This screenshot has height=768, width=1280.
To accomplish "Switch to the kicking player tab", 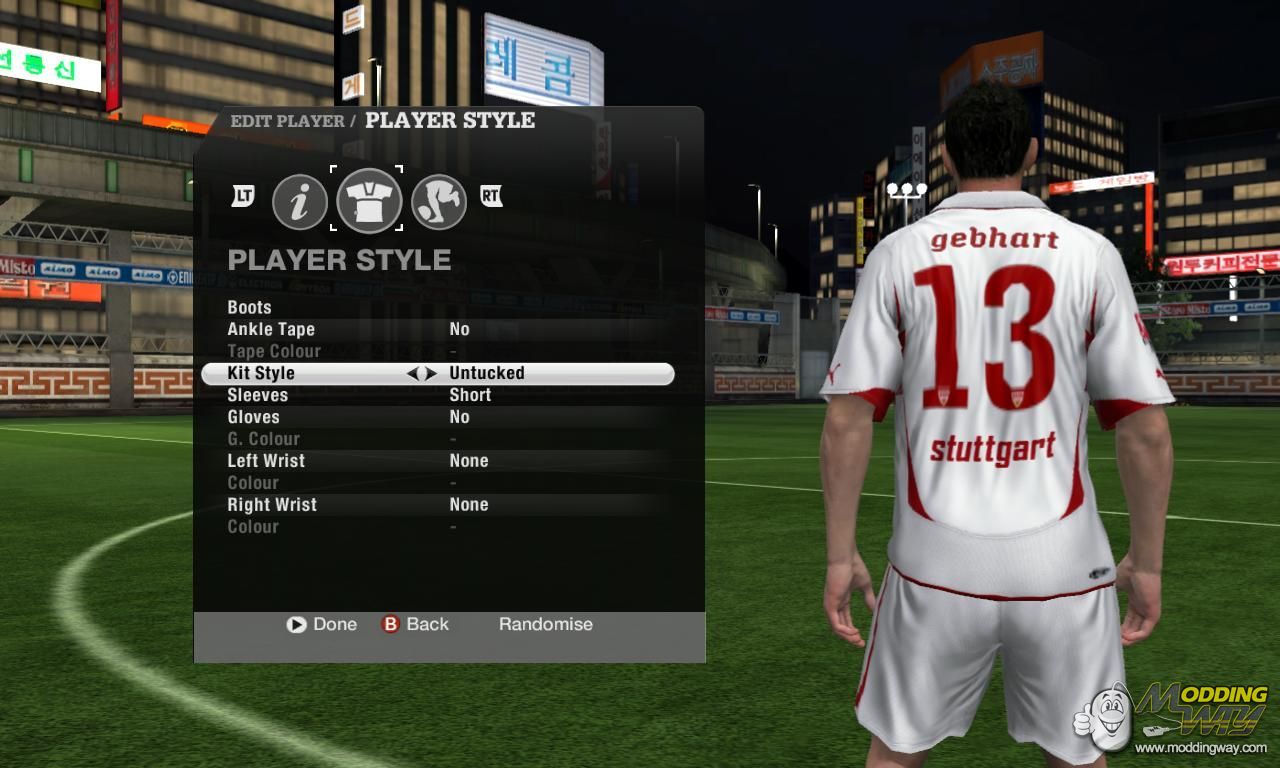I will tap(439, 201).
